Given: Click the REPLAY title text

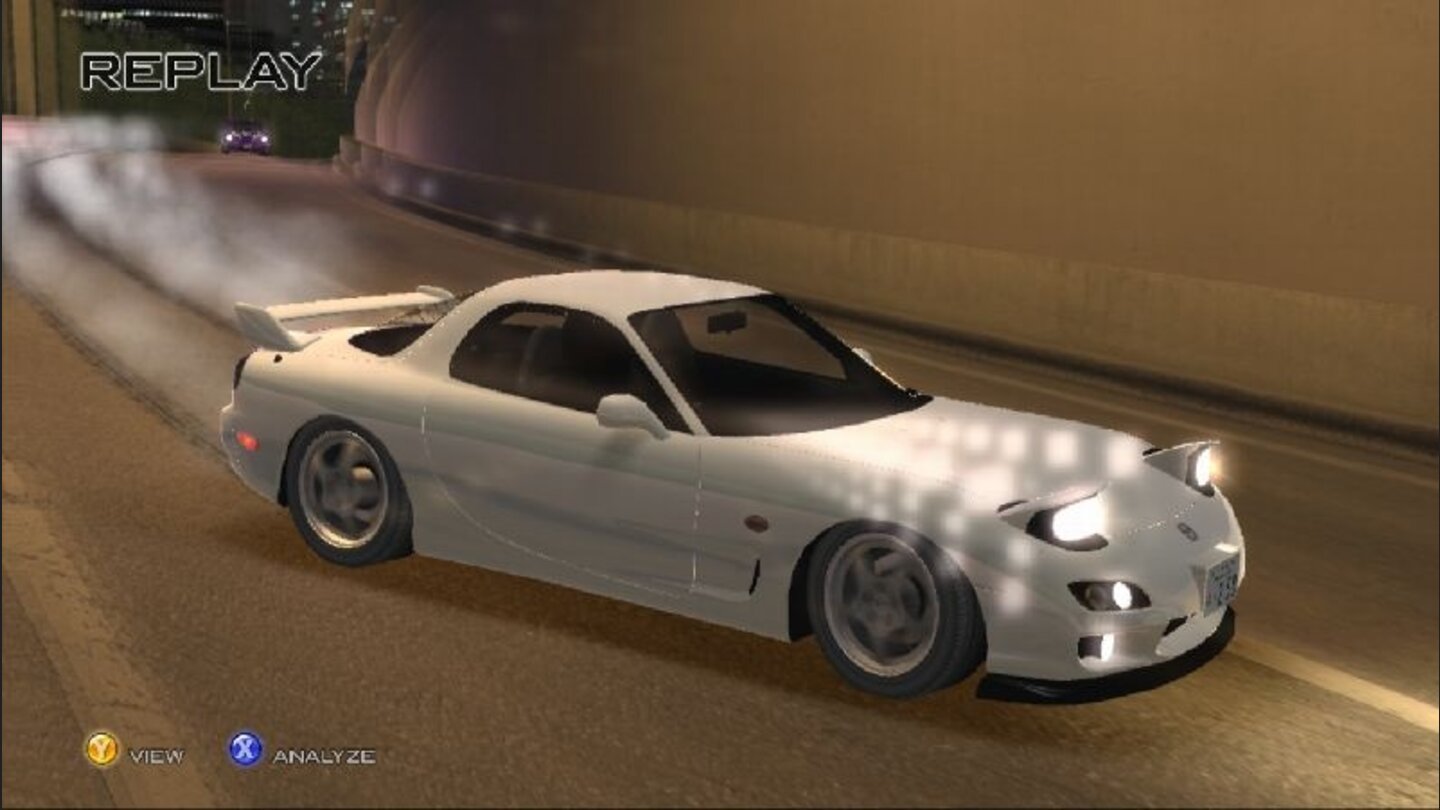Looking at the screenshot, I should pyautogui.click(x=200, y=70).
